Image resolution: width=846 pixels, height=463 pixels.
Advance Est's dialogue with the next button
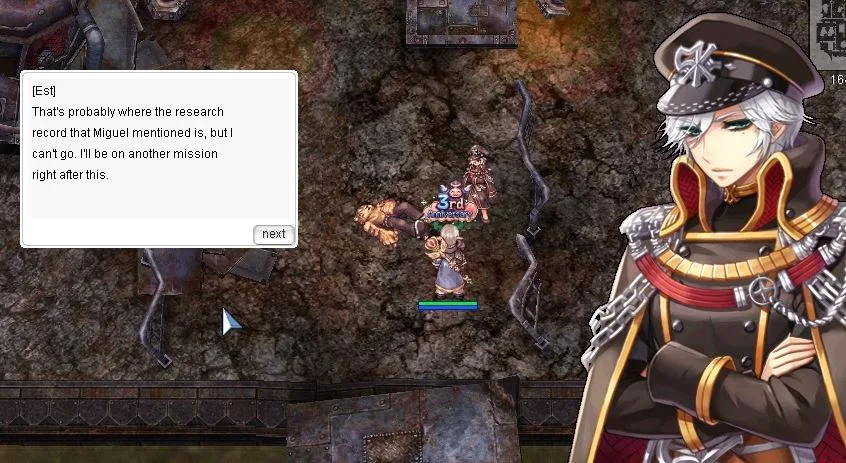pos(273,234)
